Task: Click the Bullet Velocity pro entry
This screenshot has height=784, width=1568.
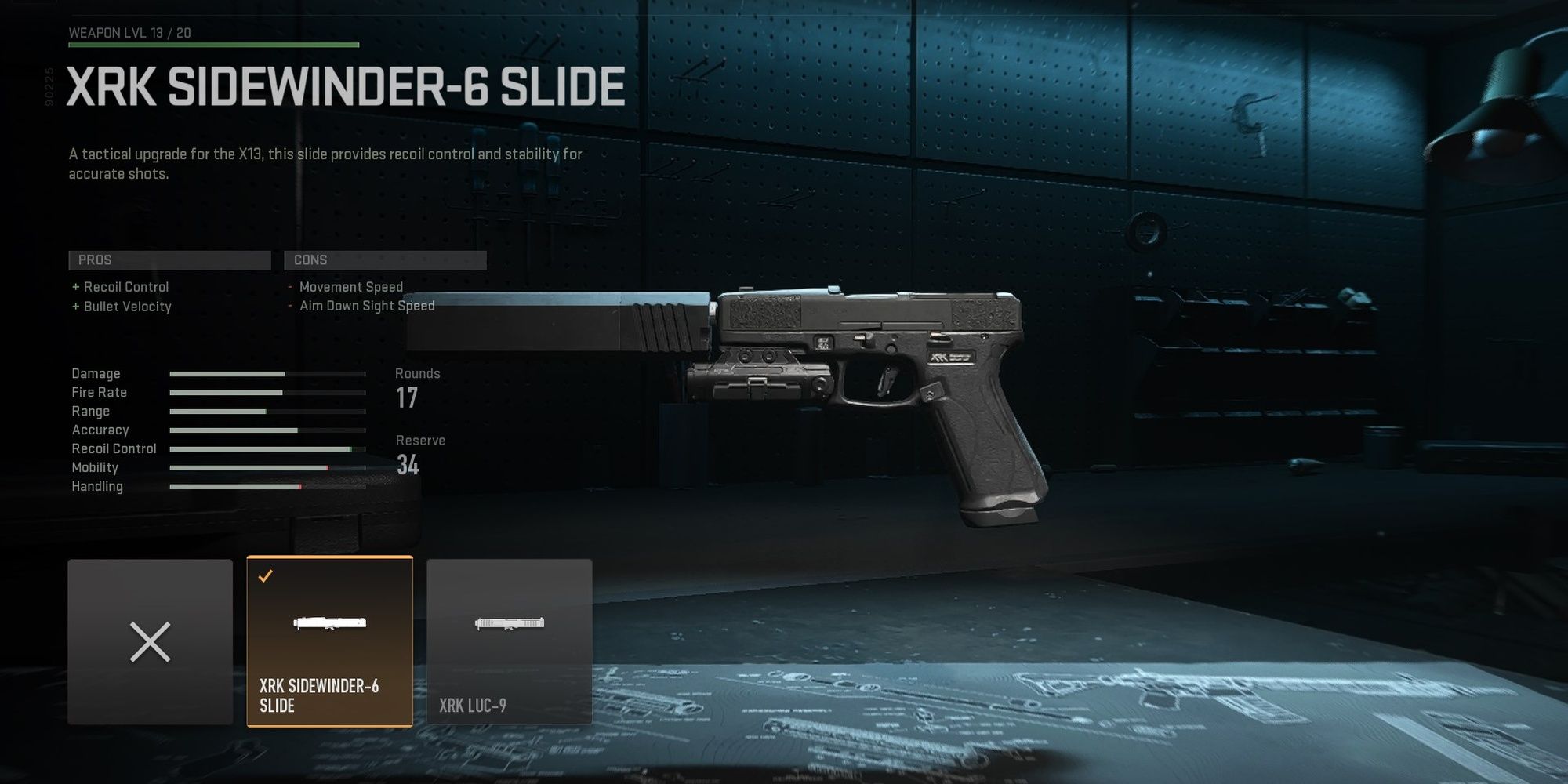Action: (127, 307)
